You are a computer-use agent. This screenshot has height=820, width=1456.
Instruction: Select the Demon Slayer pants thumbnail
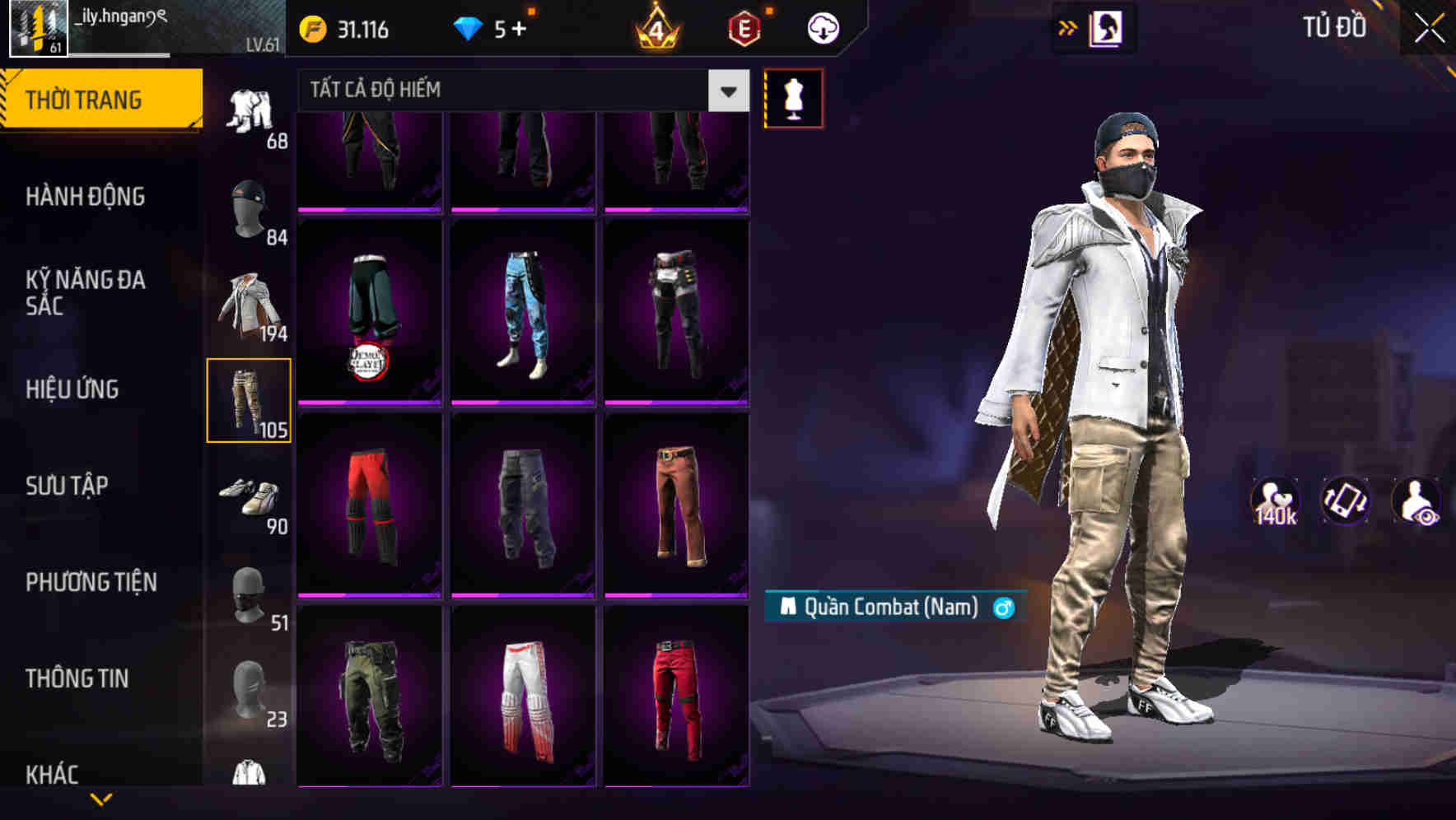click(x=370, y=314)
